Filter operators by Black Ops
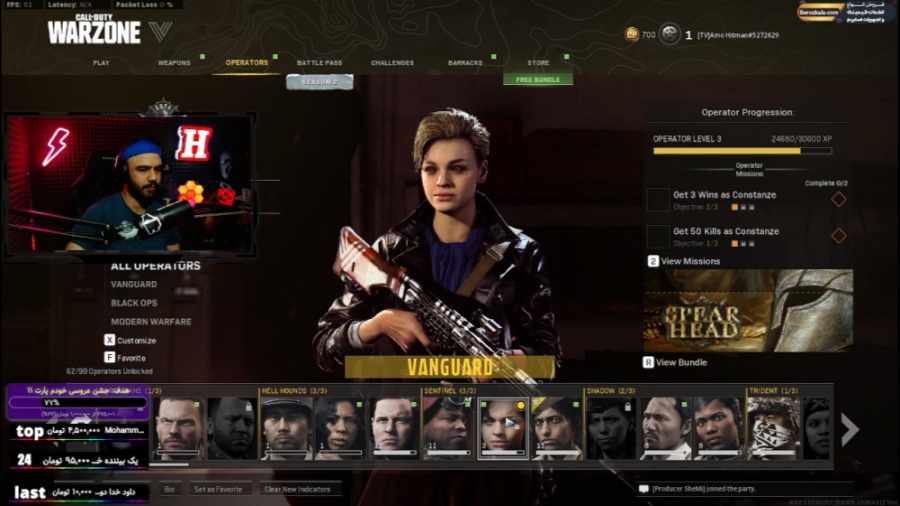 [x=134, y=303]
